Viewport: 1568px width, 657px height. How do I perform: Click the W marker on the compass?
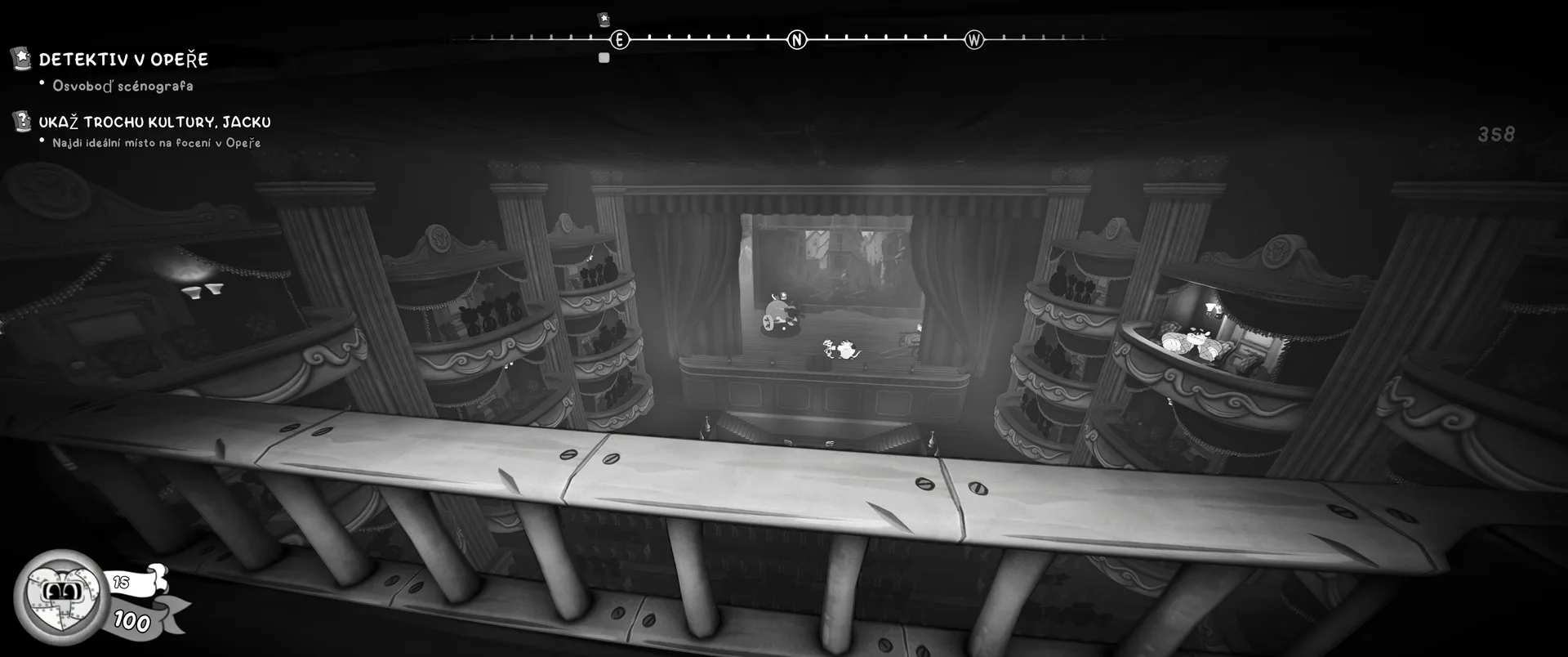pos(973,39)
